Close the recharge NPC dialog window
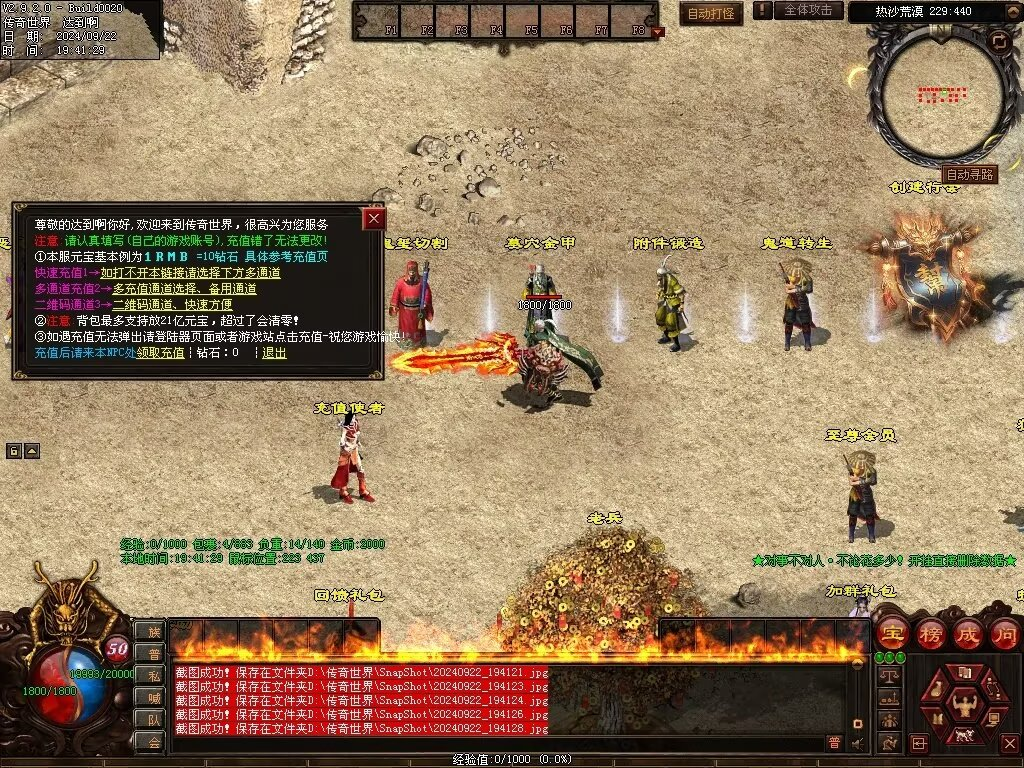Viewport: 1024px width, 768px height. tap(374, 219)
